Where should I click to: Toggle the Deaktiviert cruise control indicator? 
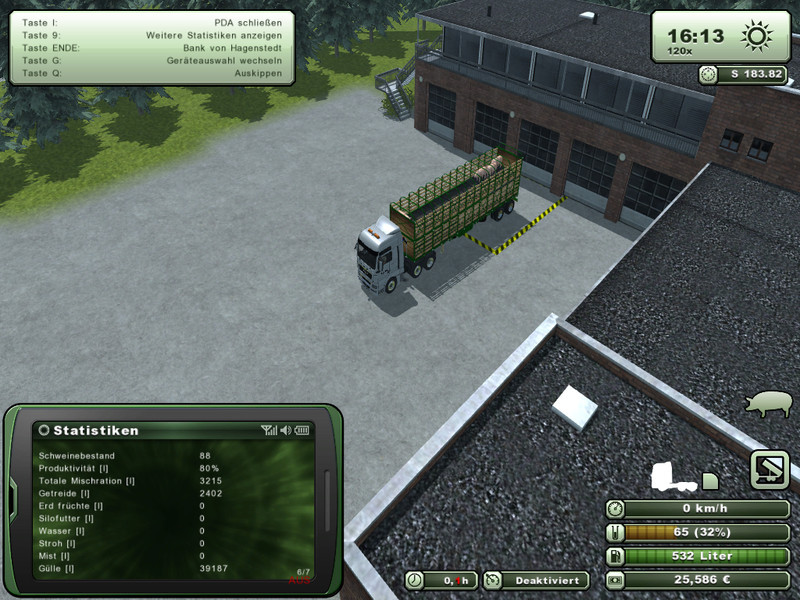535,580
